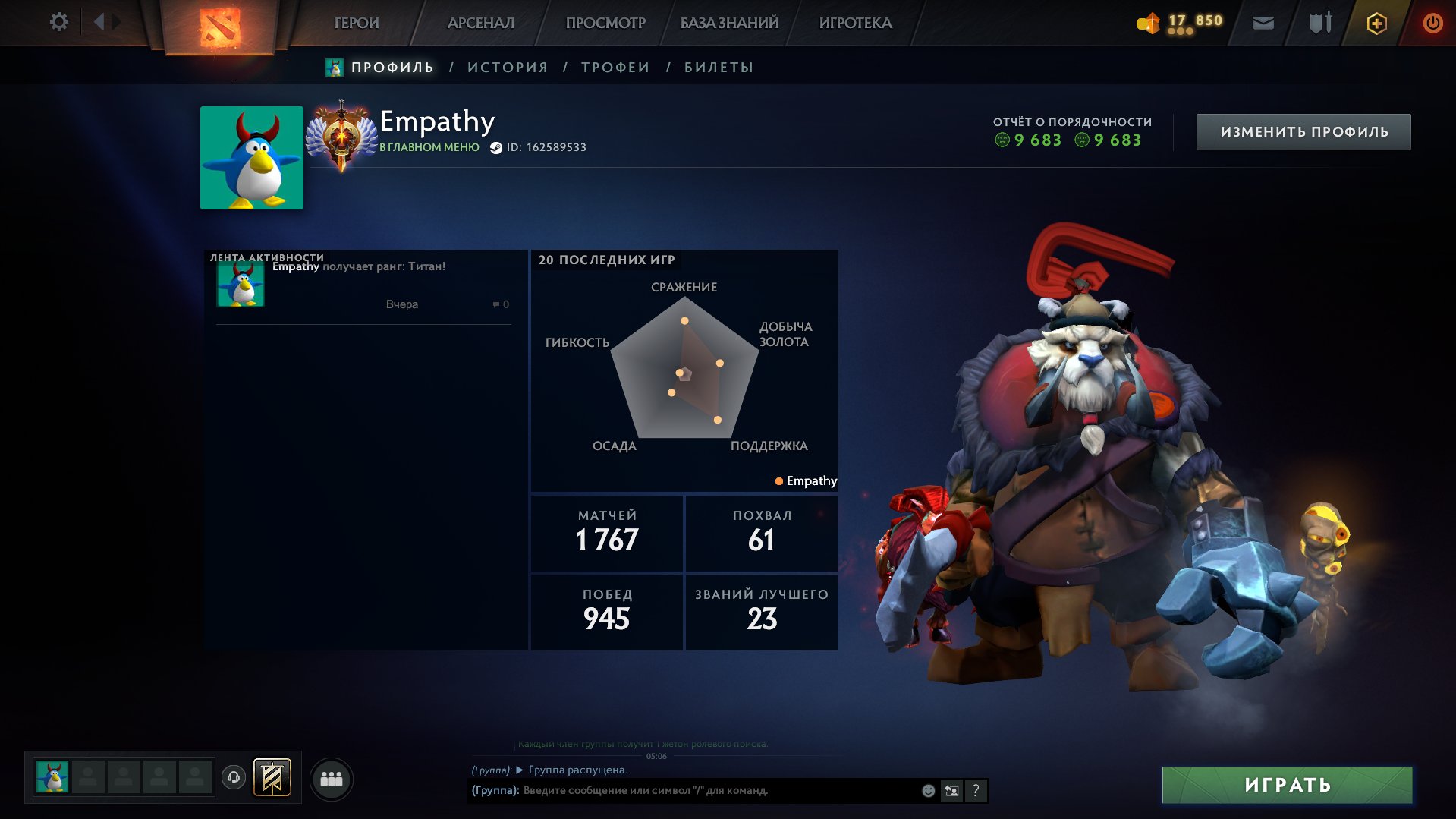This screenshot has width=1456, height=819.
Task: Switch to the ИСТОРИЯ tab
Action: (x=506, y=67)
